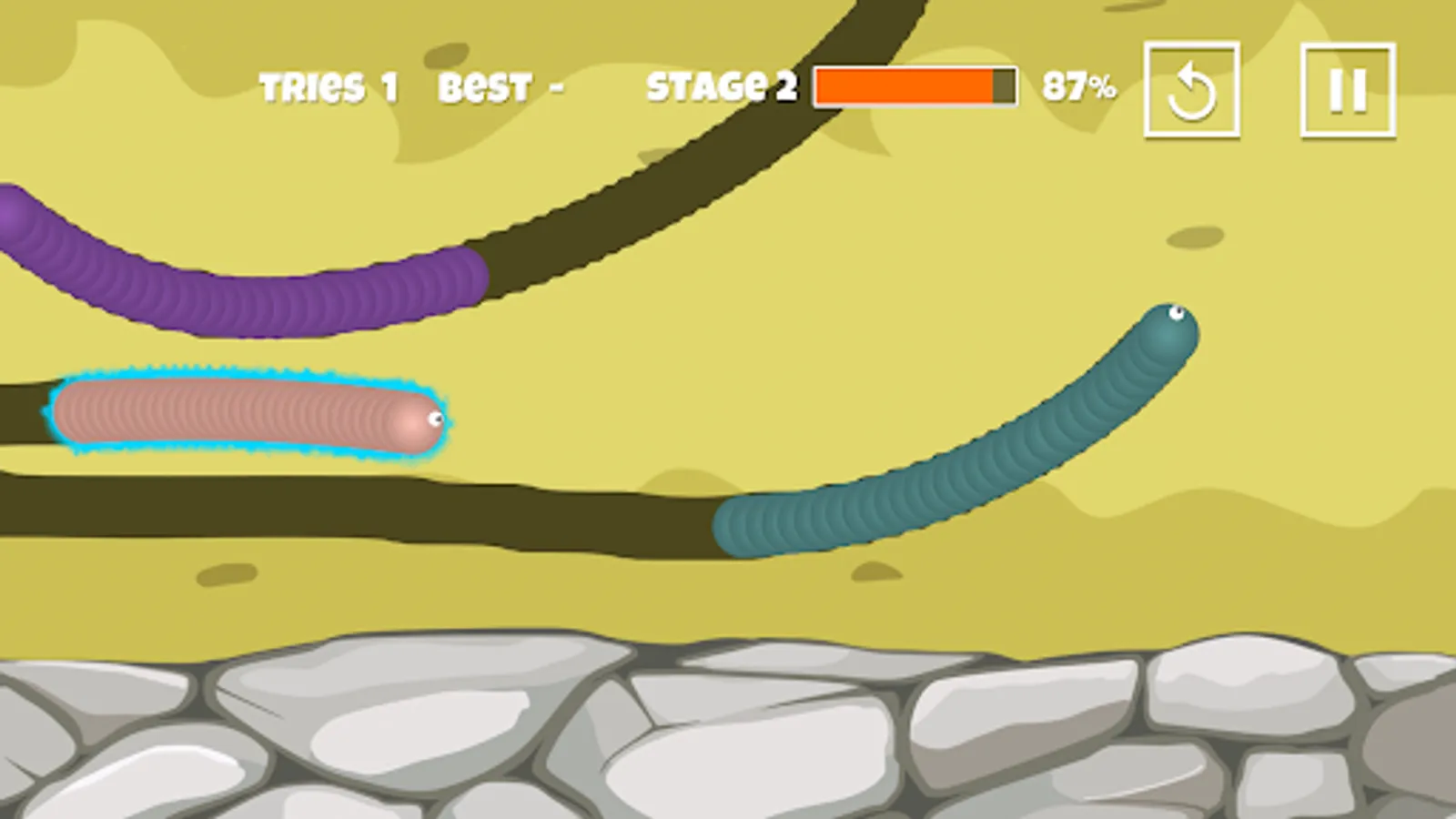Select the Tries 1 counter
1456x819 pixels.
coord(328,86)
